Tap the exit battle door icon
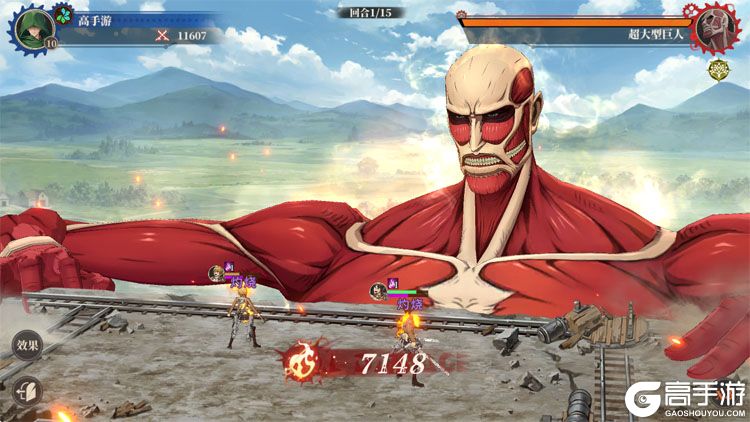The width and height of the screenshot is (750, 422). (27, 389)
